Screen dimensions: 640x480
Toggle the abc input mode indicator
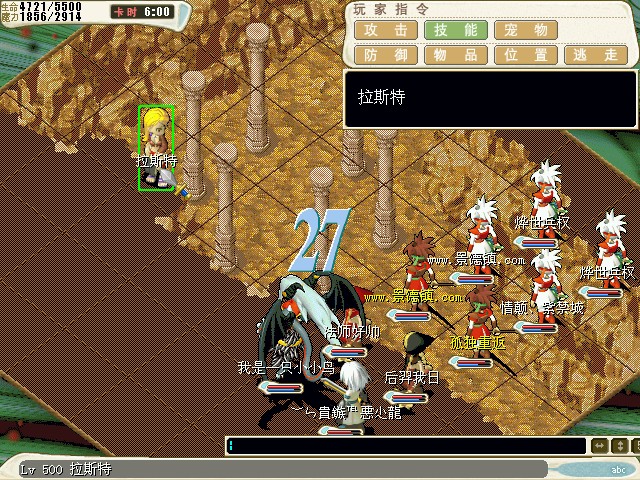point(618,468)
